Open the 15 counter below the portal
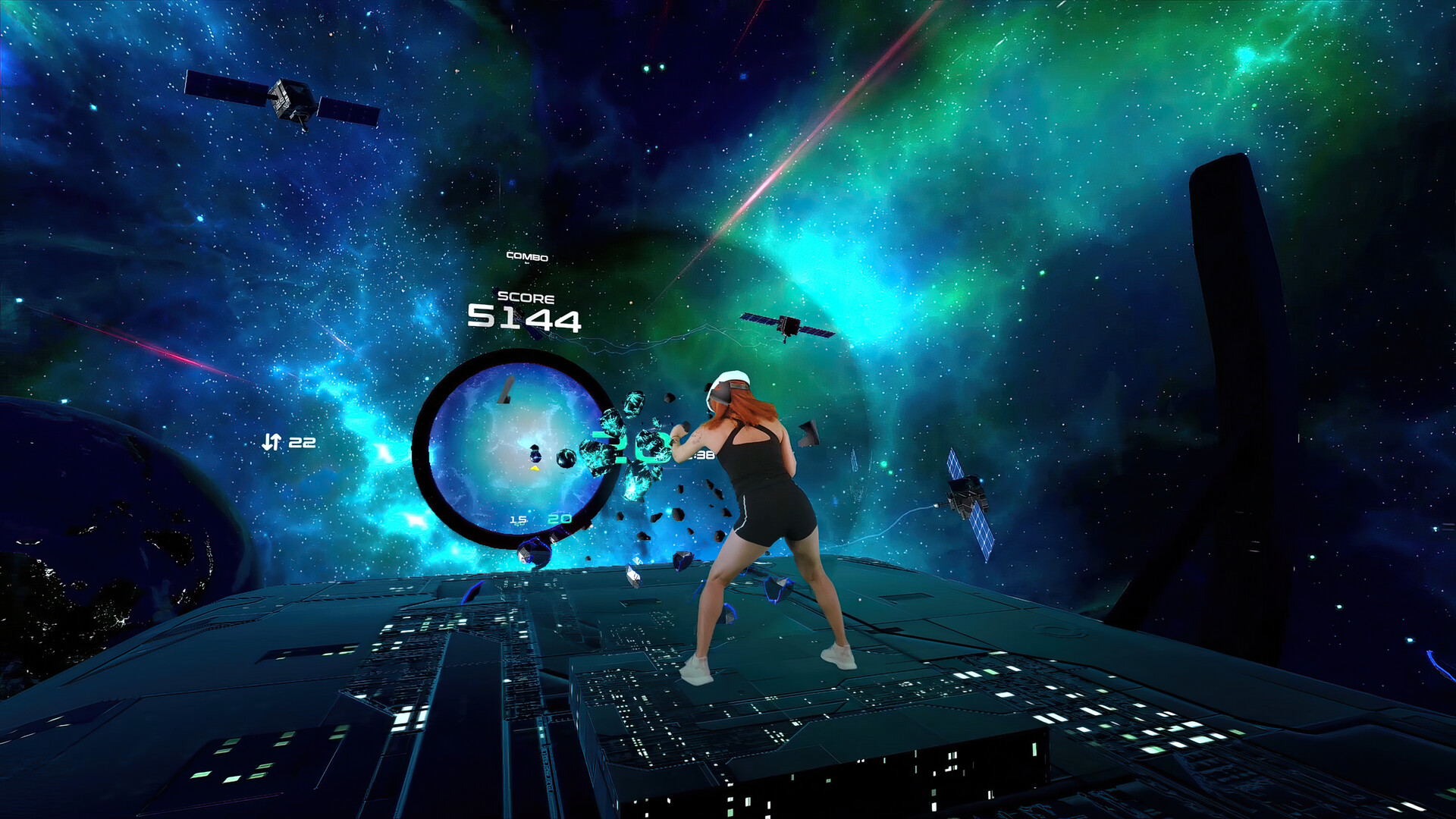1456x819 pixels. point(519,520)
